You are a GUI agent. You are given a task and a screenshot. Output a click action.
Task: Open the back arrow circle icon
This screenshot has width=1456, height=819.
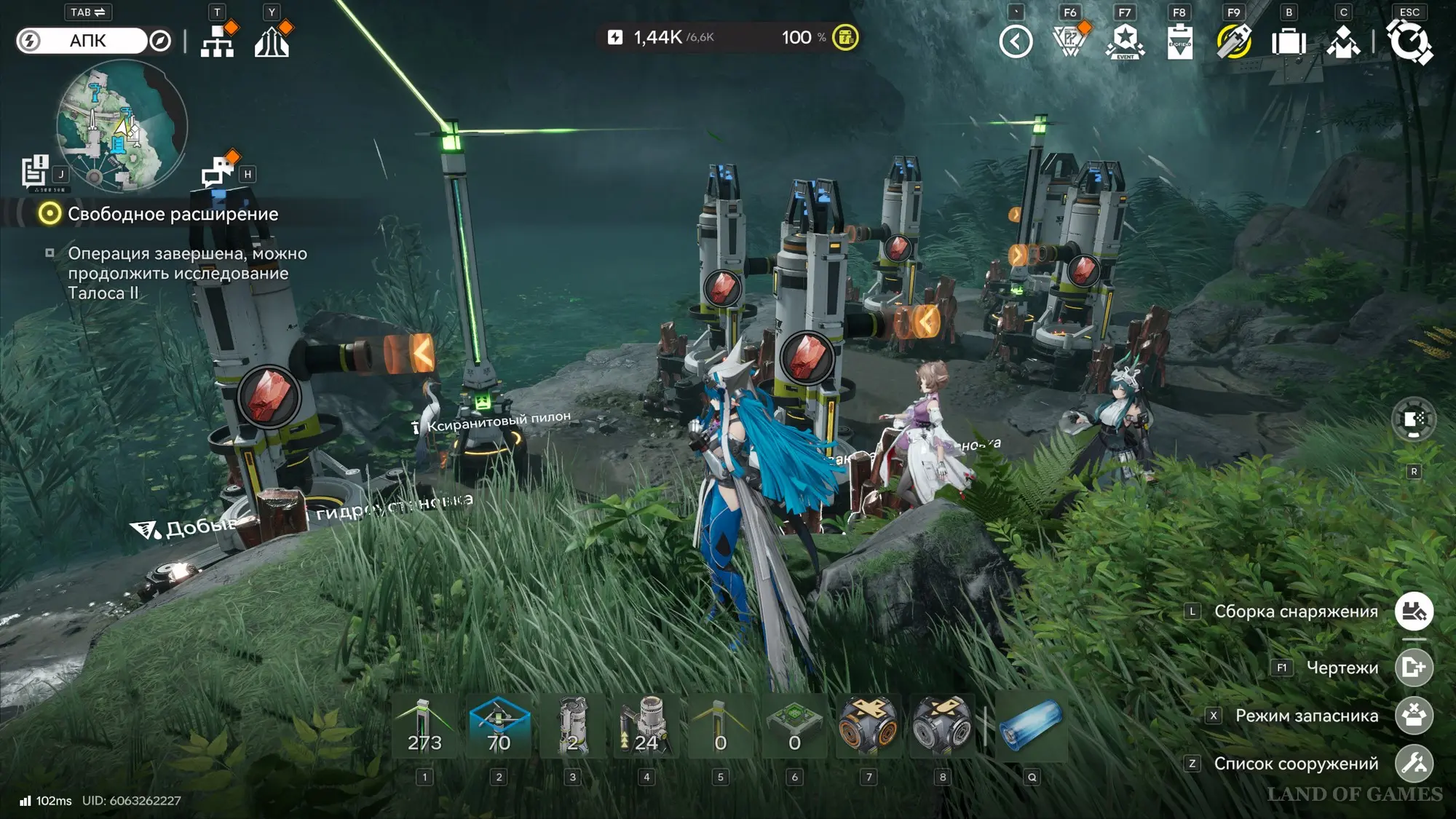pos(1016,41)
